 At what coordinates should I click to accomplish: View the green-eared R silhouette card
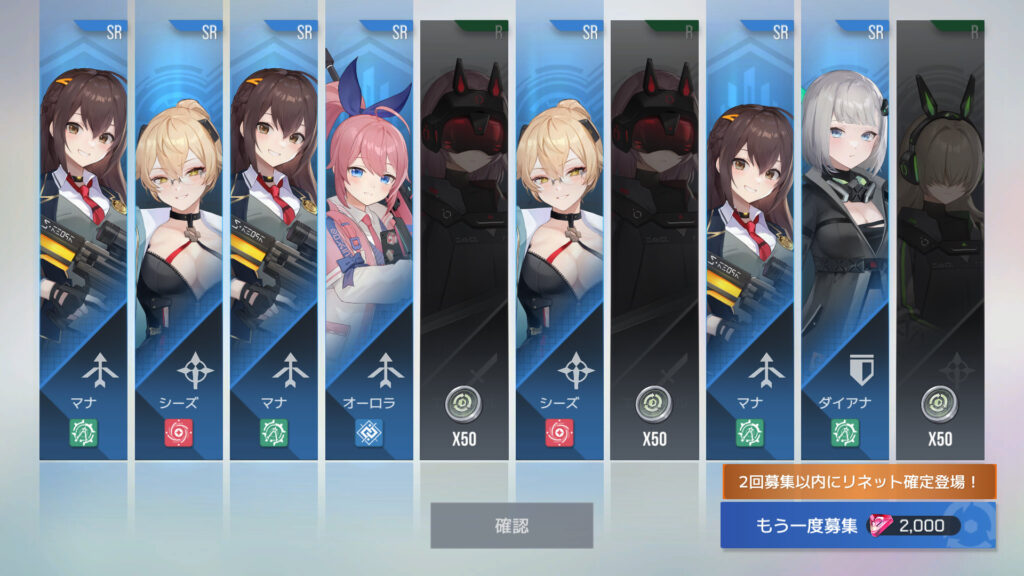[x=939, y=240]
